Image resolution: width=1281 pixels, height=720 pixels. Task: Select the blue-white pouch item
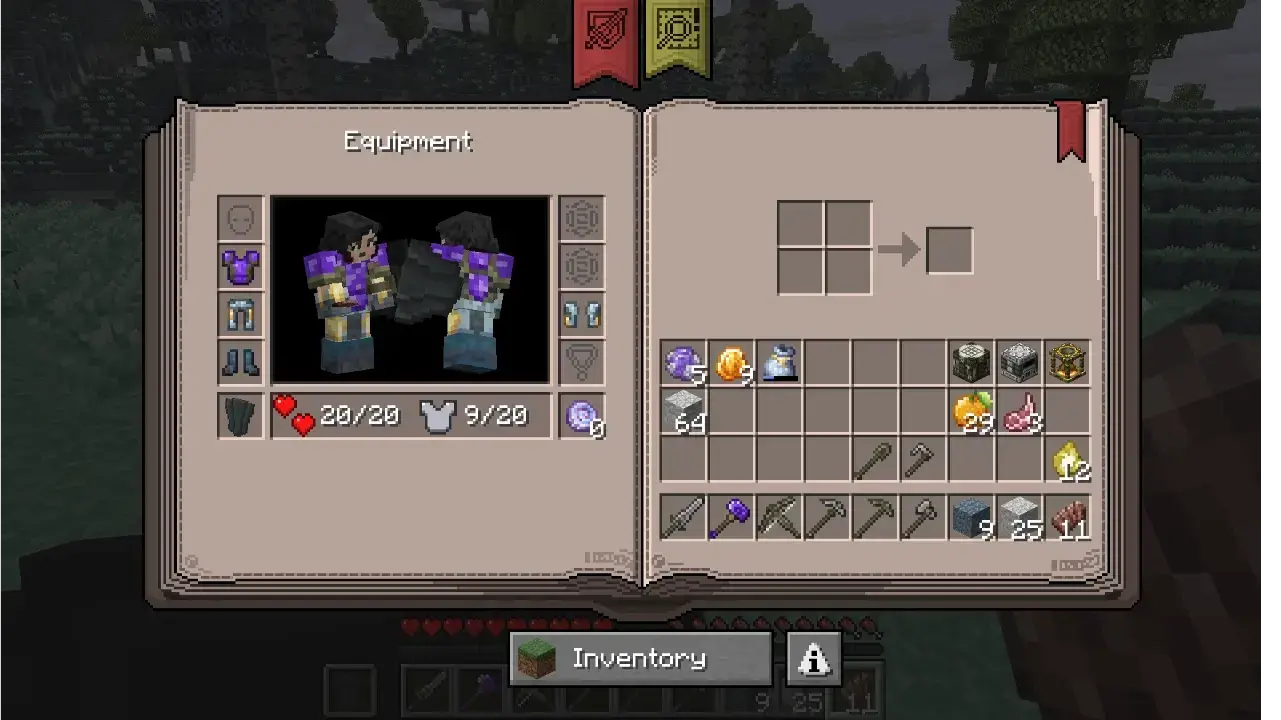(x=780, y=363)
